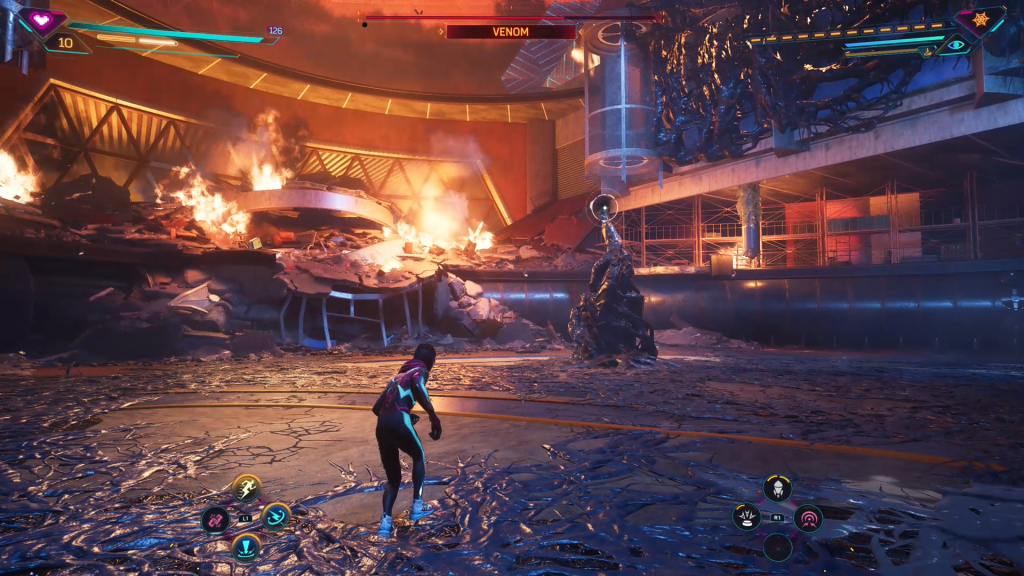Select the pink sonic signal gadget

coord(808,517)
